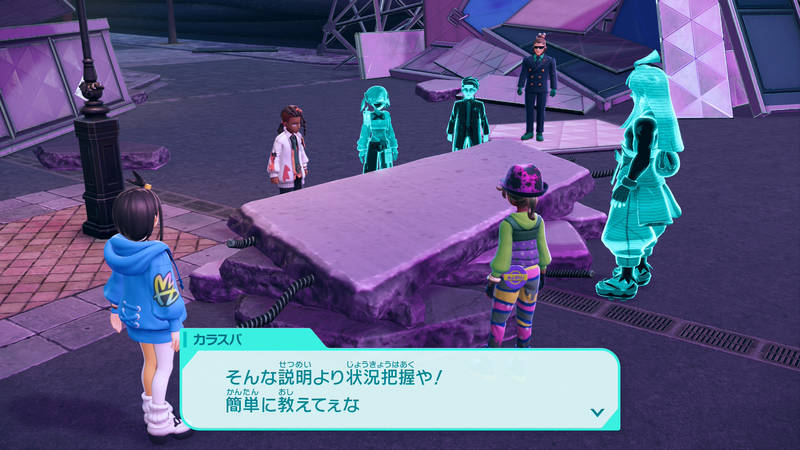Click the カラスバ dialogue text box

[400, 390]
